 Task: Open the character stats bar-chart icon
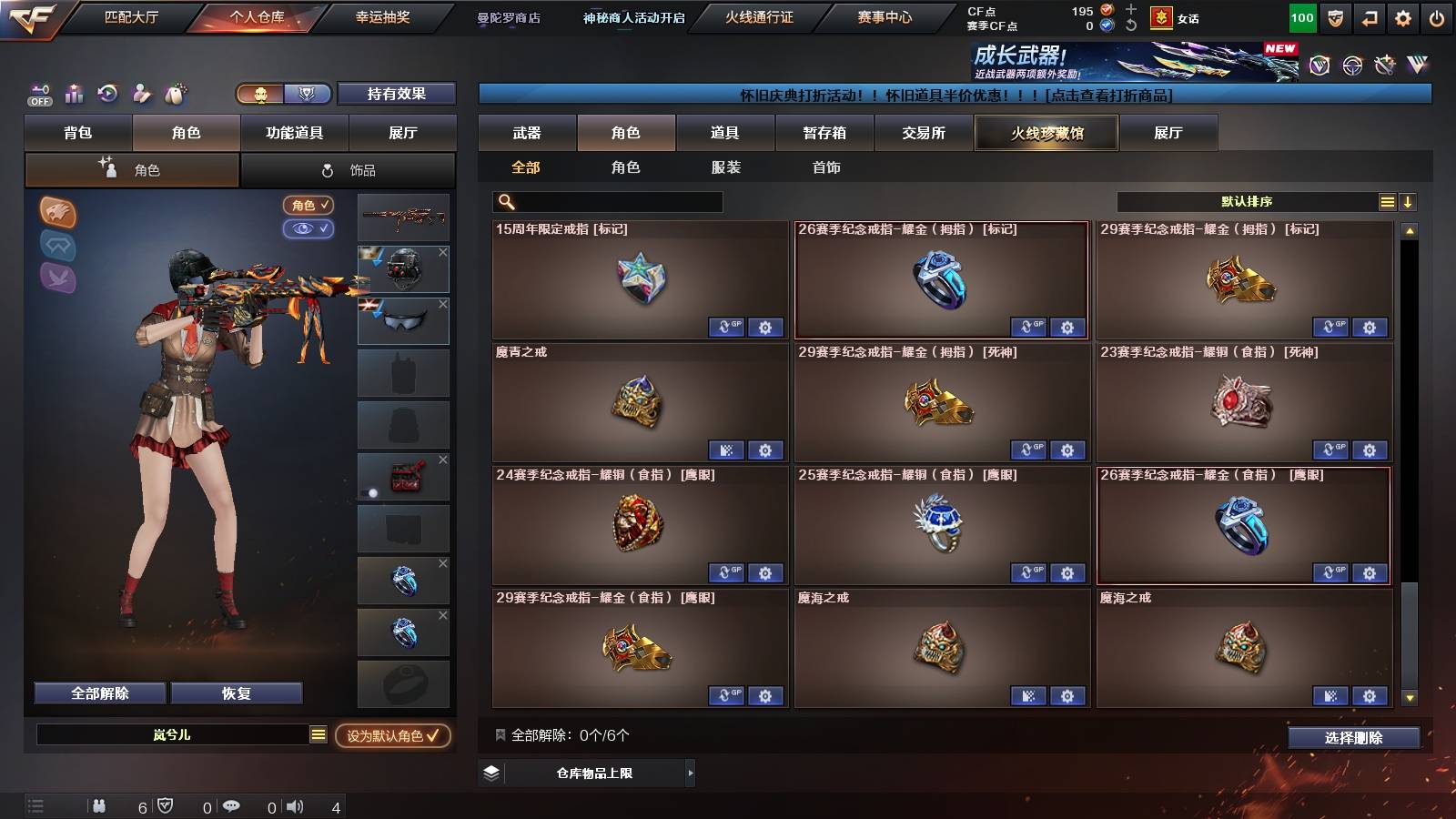pos(74,94)
